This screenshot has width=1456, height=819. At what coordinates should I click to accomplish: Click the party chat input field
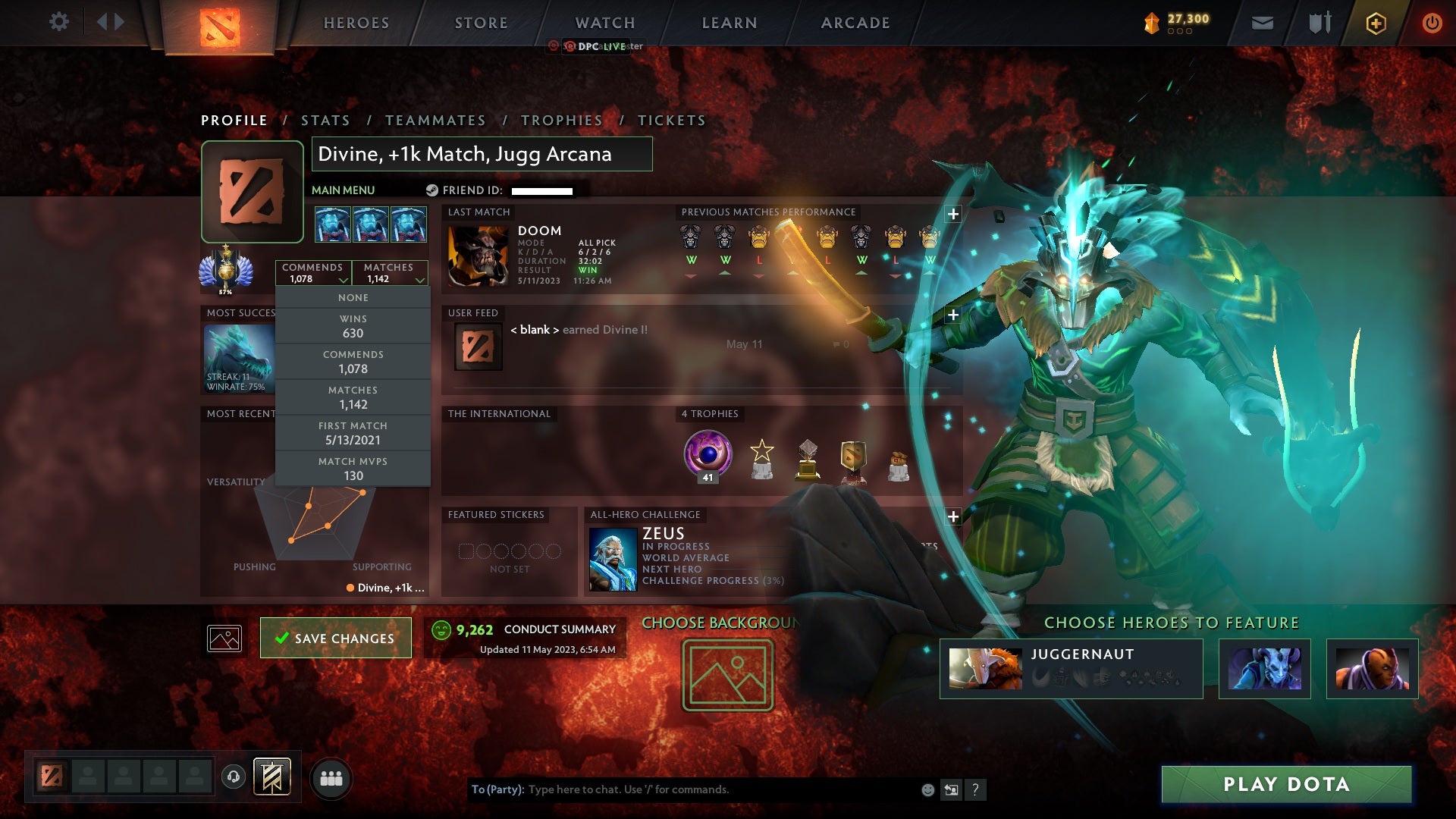click(682, 789)
